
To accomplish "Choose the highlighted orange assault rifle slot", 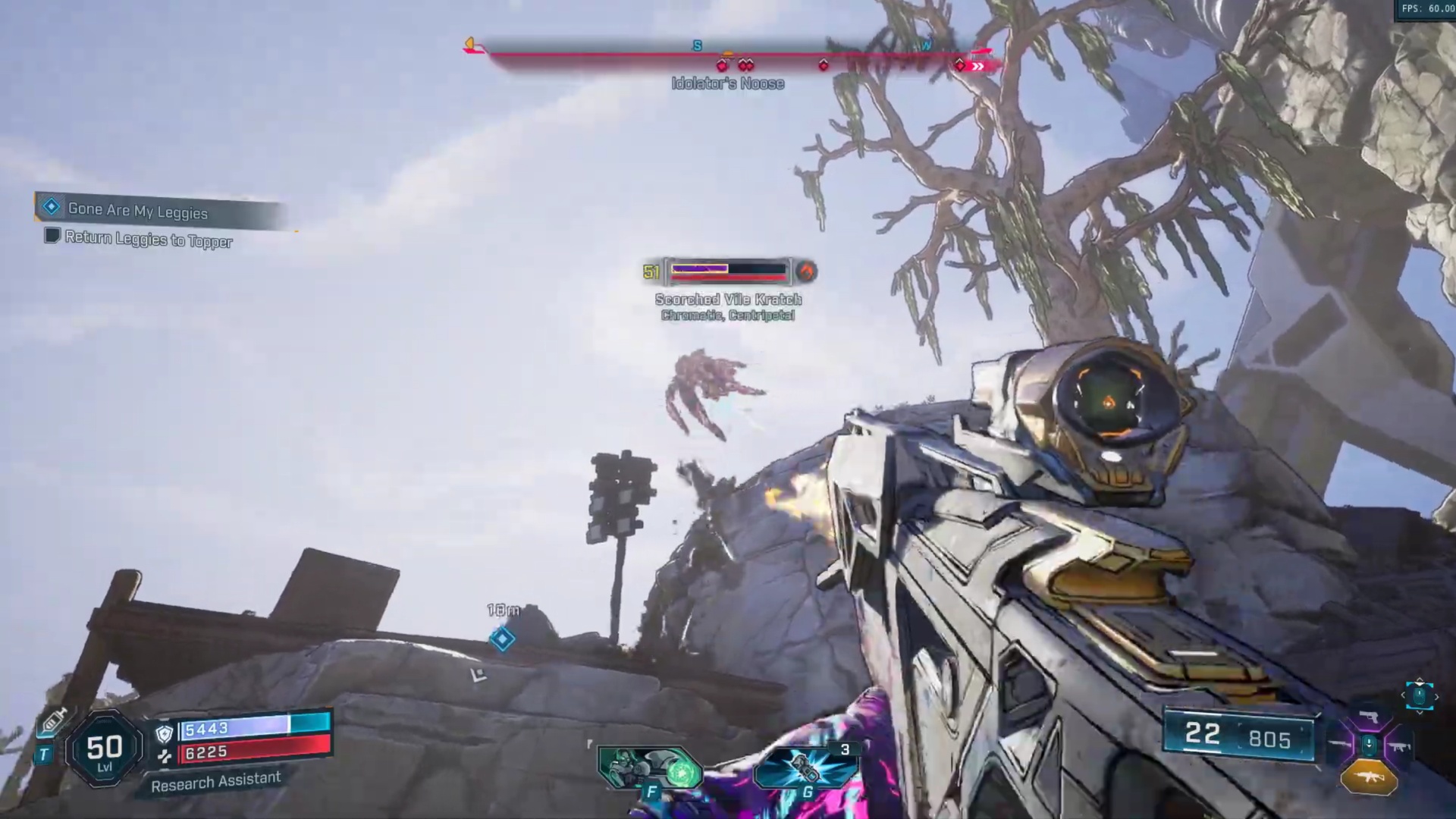I will (1369, 777).
